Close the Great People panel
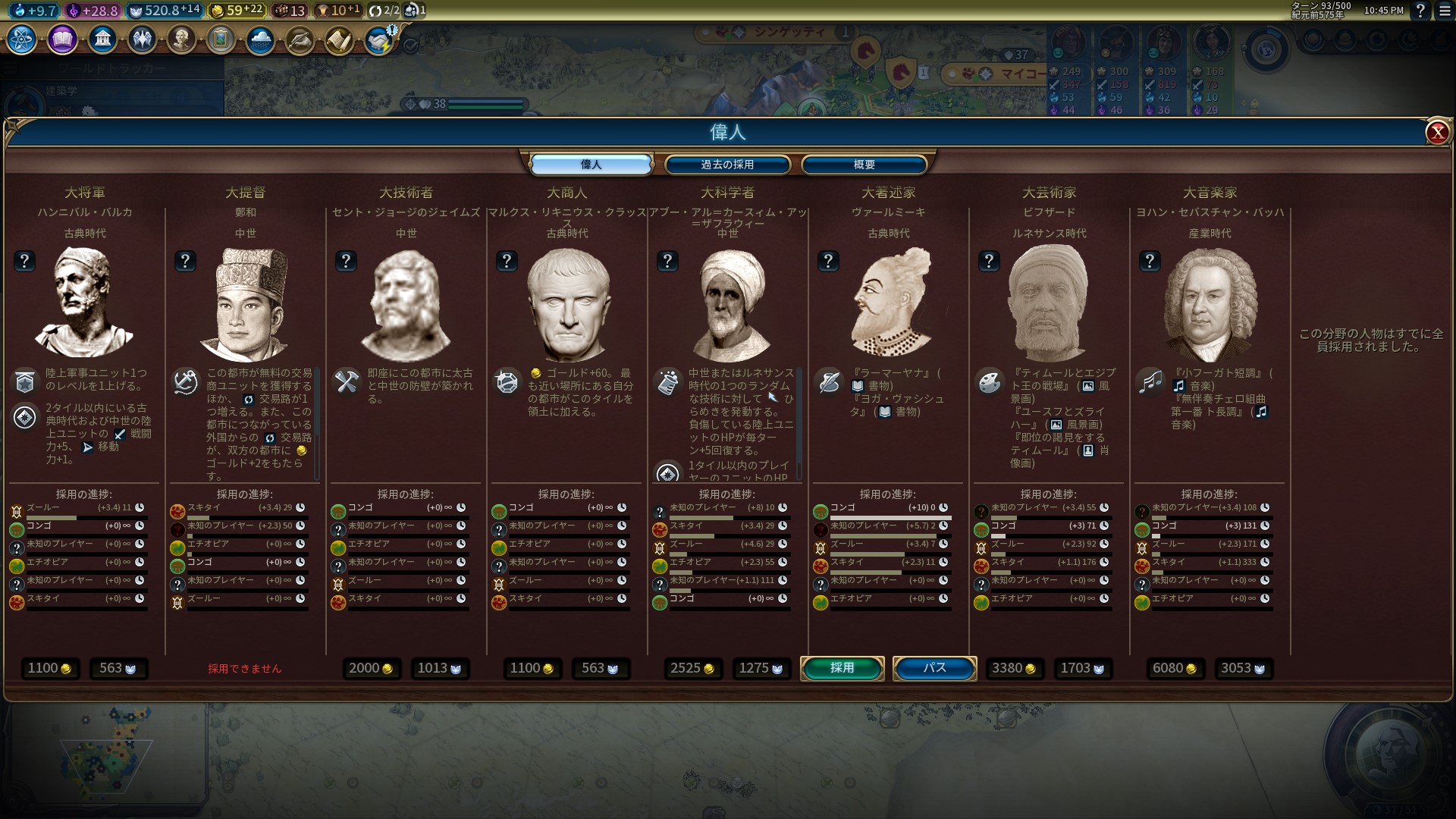Image resolution: width=1456 pixels, height=819 pixels. (x=1437, y=133)
